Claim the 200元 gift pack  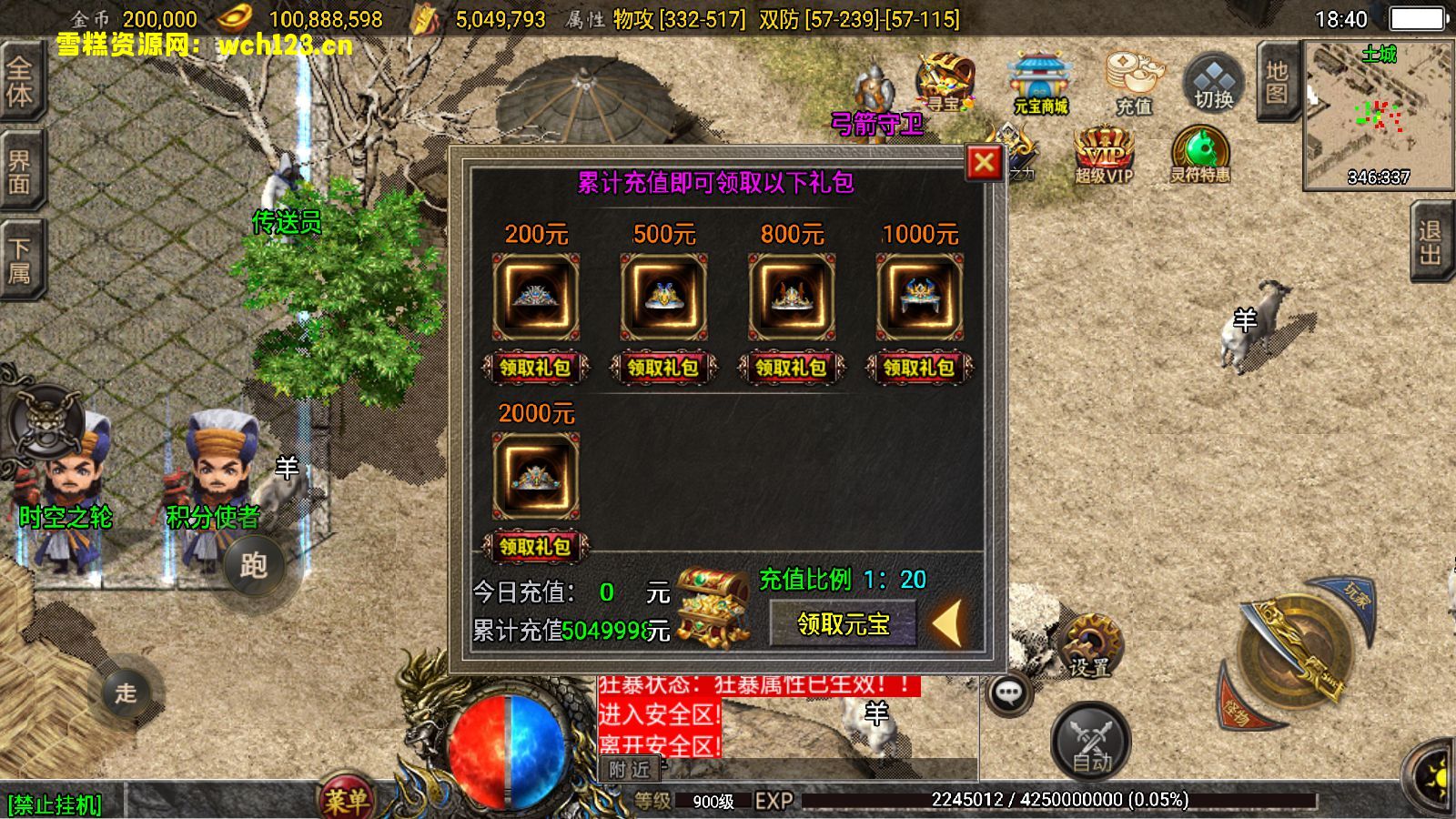point(535,368)
